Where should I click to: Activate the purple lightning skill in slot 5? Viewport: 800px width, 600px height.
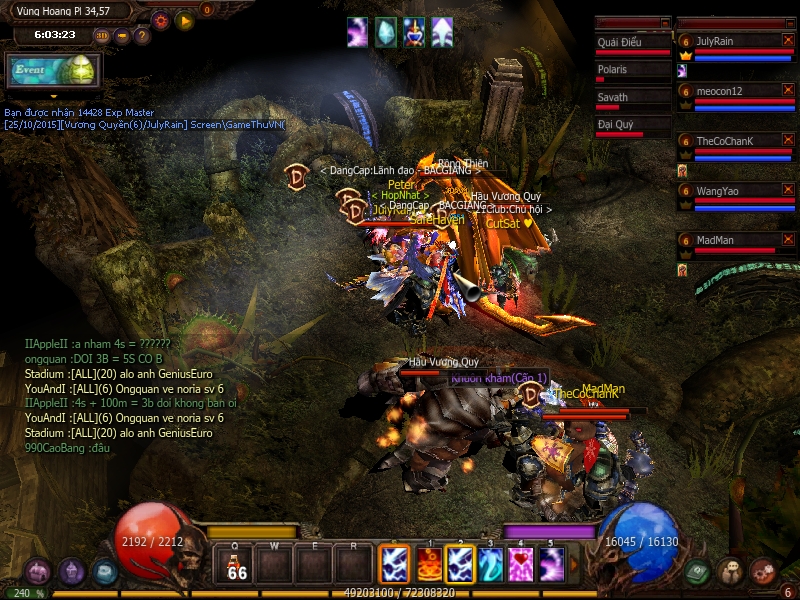coord(552,564)
